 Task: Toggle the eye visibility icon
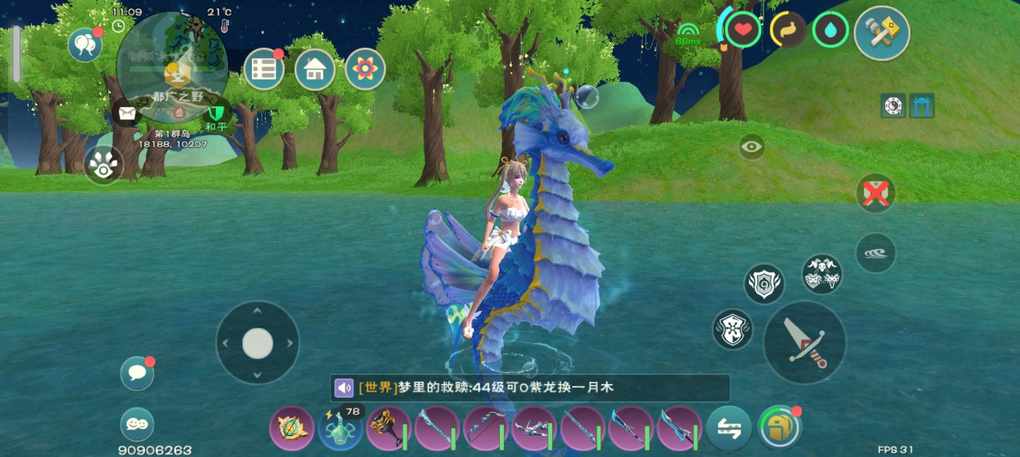pyautogui.click(x=752, y=147)
